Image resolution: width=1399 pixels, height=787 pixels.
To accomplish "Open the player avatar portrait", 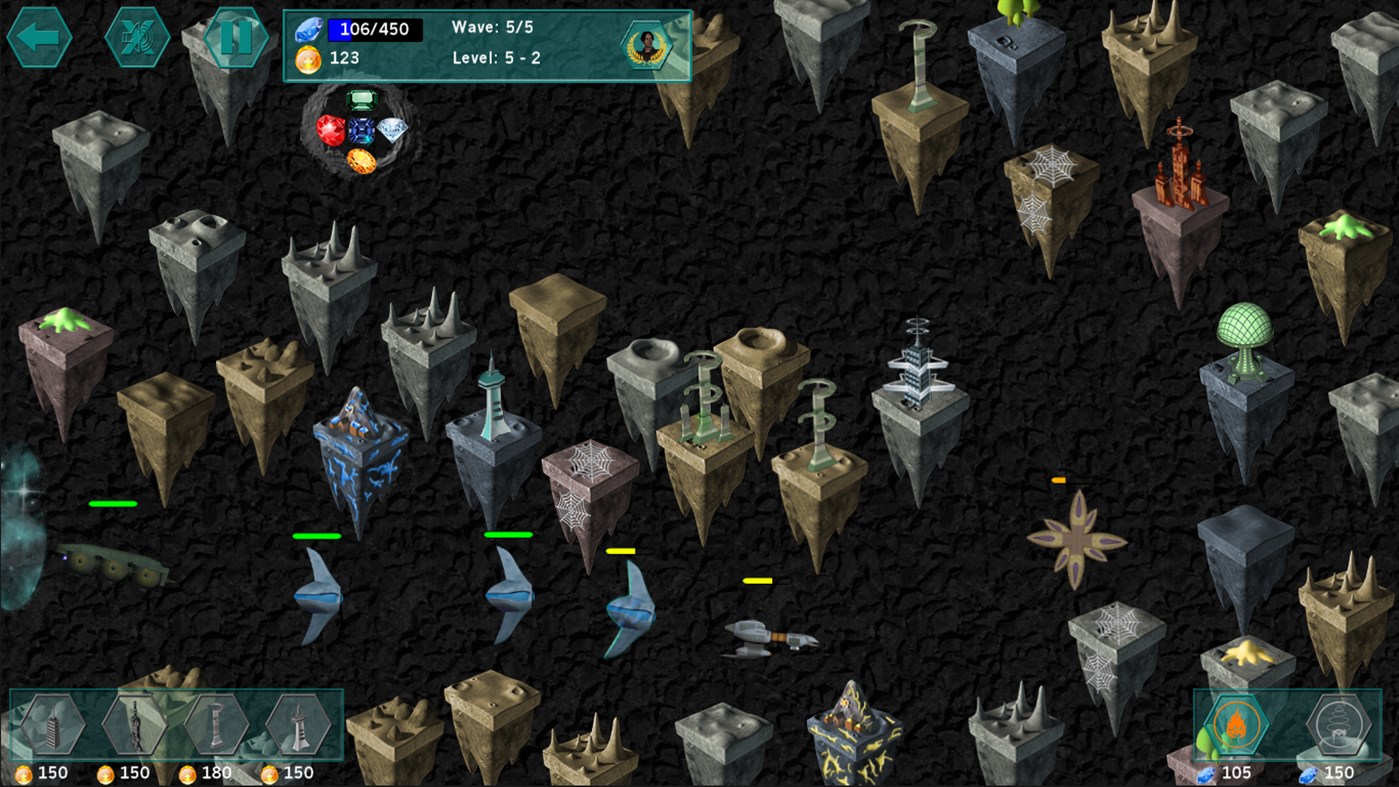I will (645, 44).
